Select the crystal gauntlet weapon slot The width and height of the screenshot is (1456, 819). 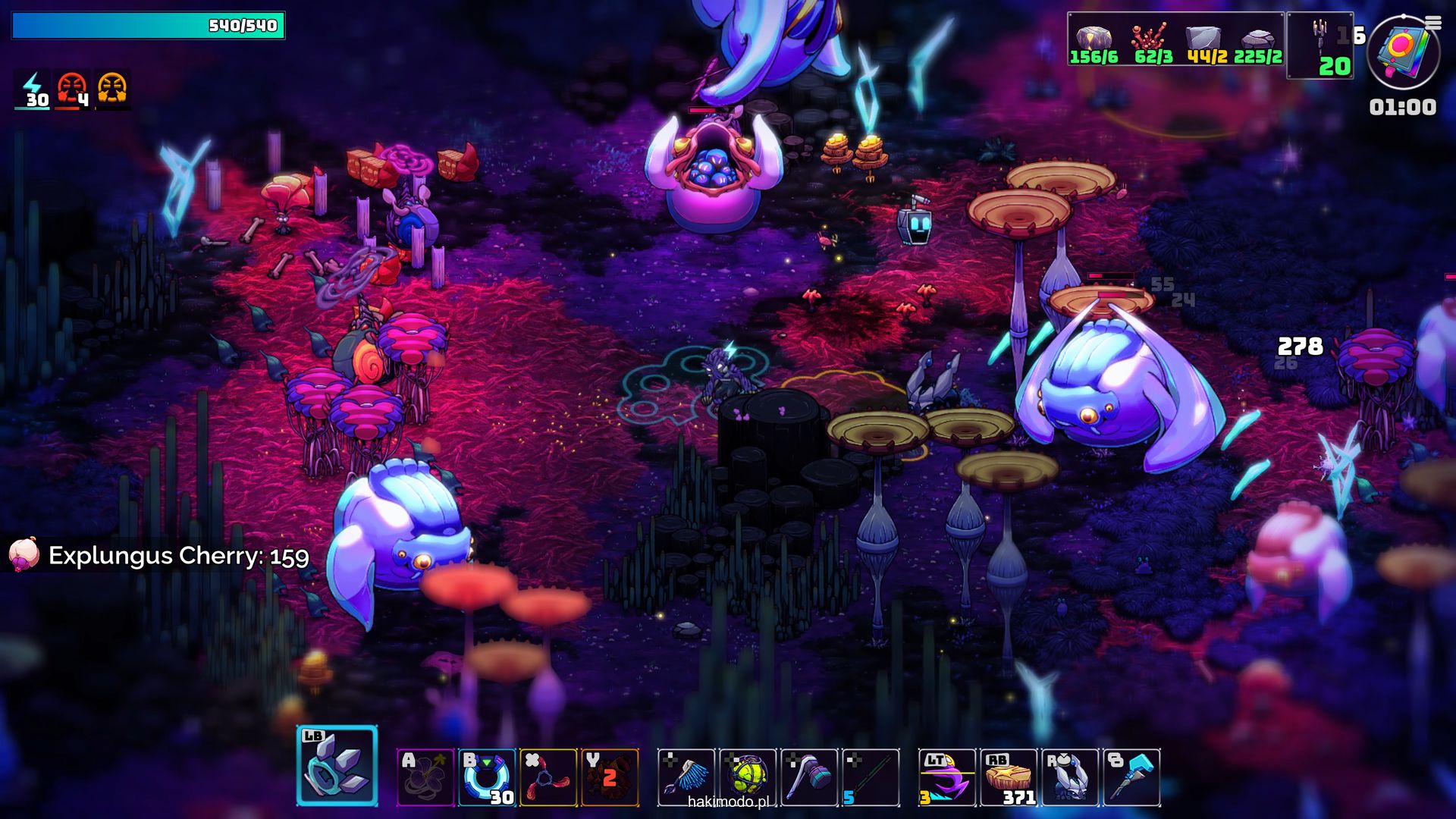pos(337,766)
